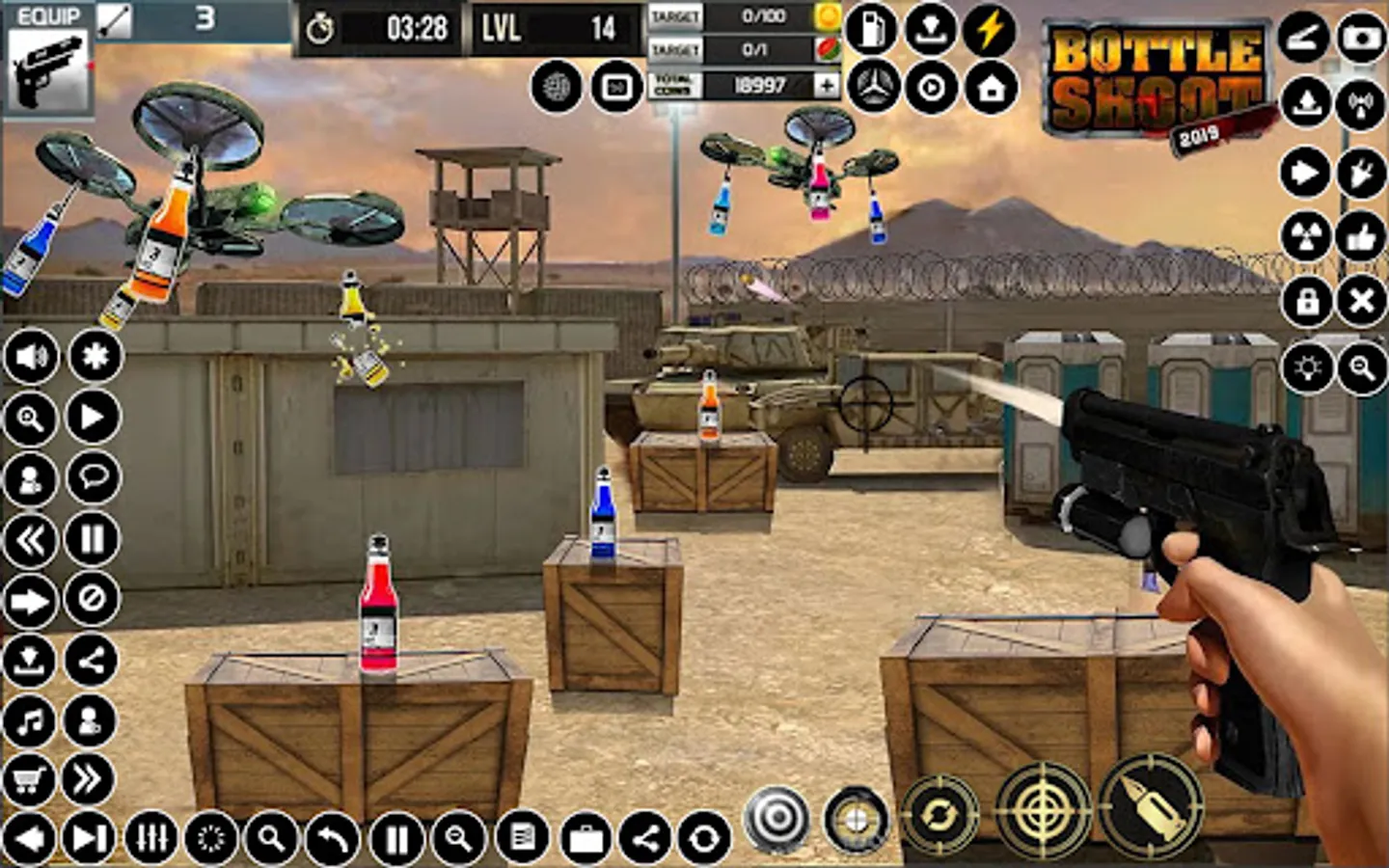Open the camera icon button

1361,38
